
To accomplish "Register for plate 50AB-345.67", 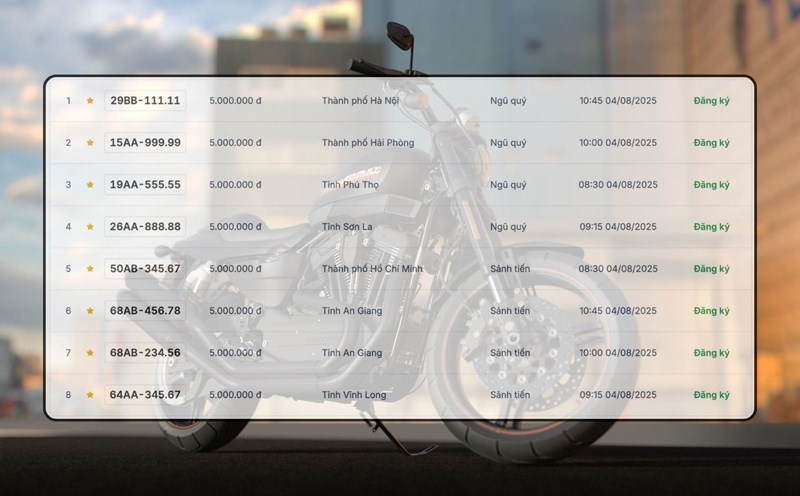I will (x=711, y=269).
